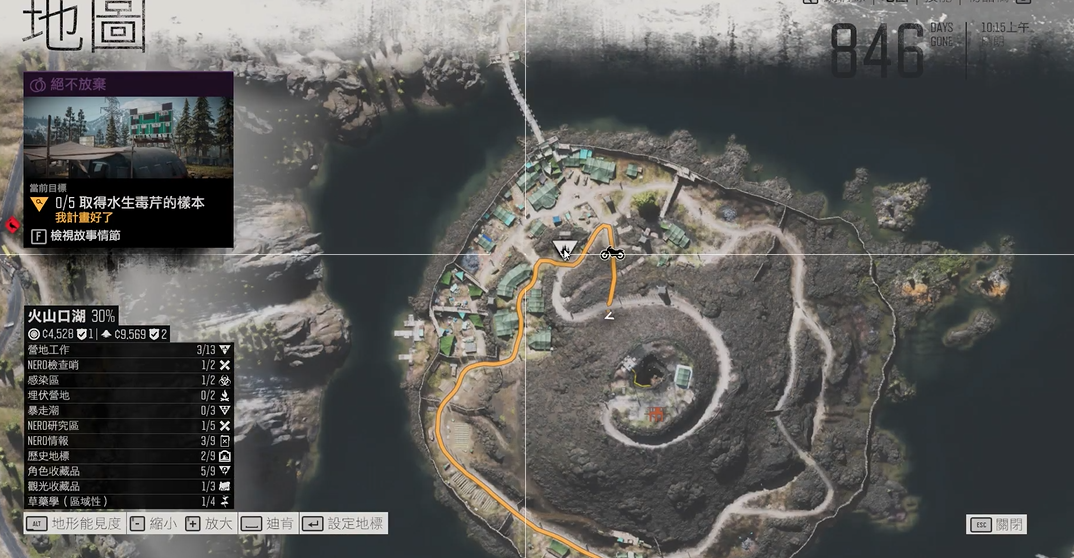Open the 絕不放棄 mission tracker panel
The width and height of the screenshot is (1074, 558).
point(128,85)
